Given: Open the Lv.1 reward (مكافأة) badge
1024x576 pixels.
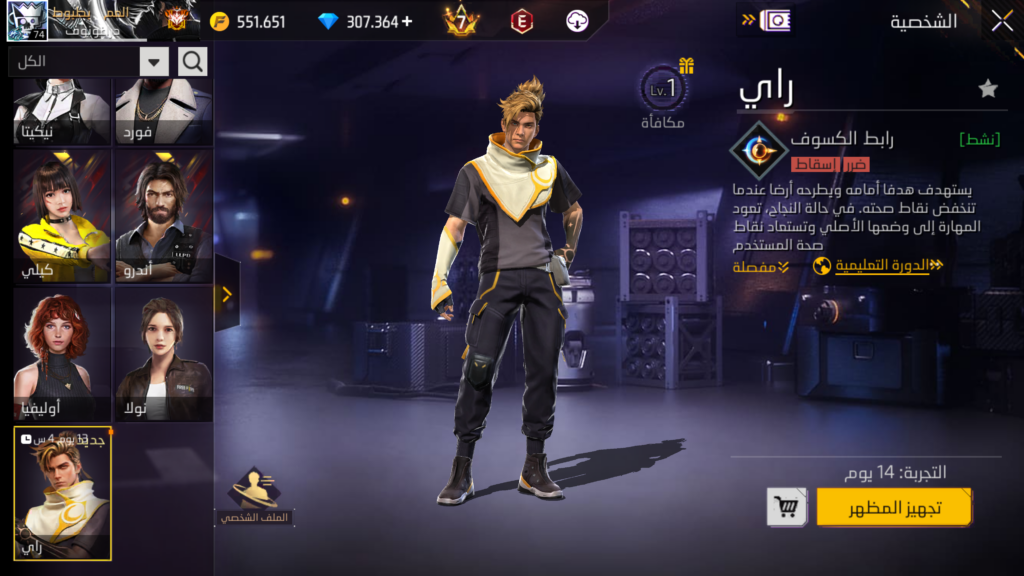Looking at the screenshot, I should pyautogui.click(x=664, y=96).
